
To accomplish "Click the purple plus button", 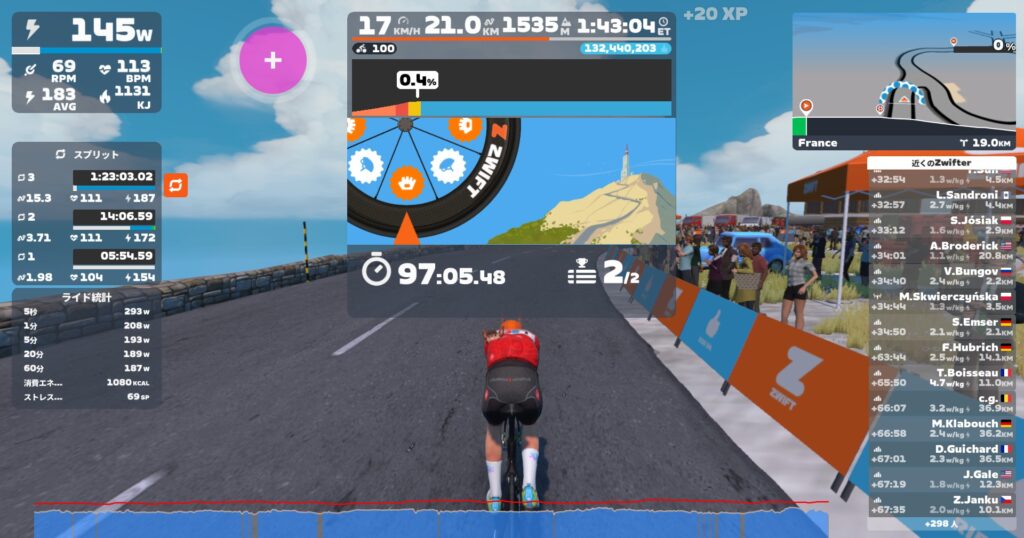I will click(x=272, y=60).
